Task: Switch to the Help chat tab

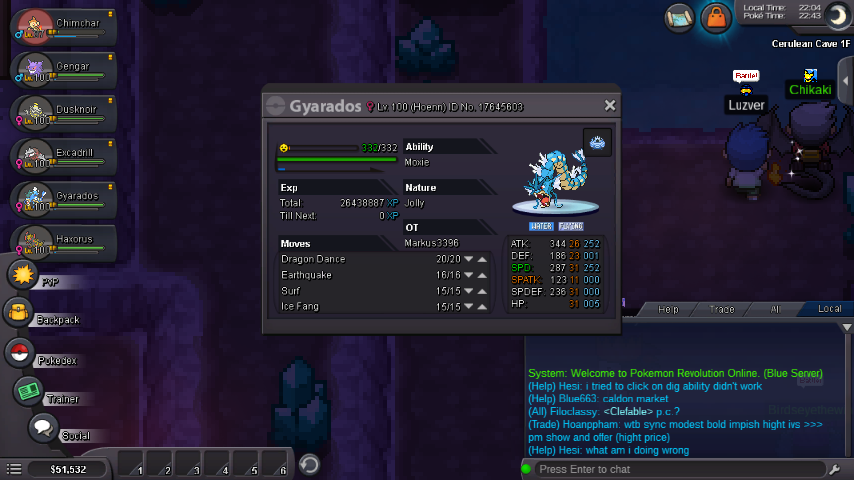Action: point(668,310)
